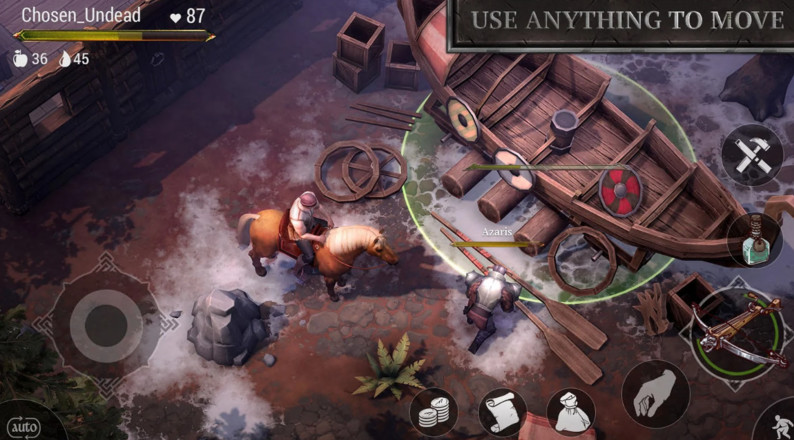
Task: Open the crafting hammer and axe menu
Action: click(750, 154)
